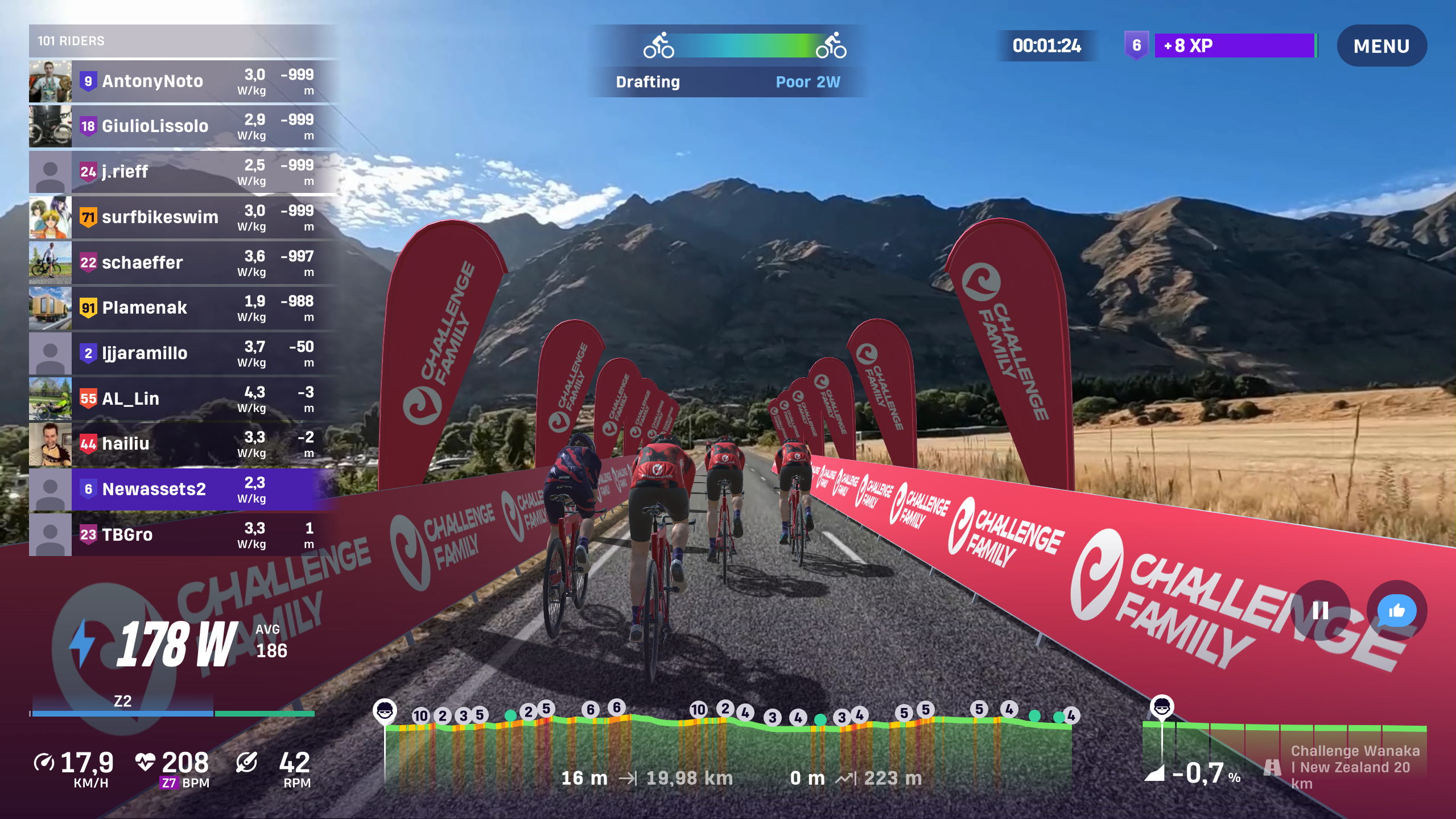Select rider Newassets2 in the leaderboard
Image resolution: width=1456 pixels, height=819 pixels.
coord(171,489)
